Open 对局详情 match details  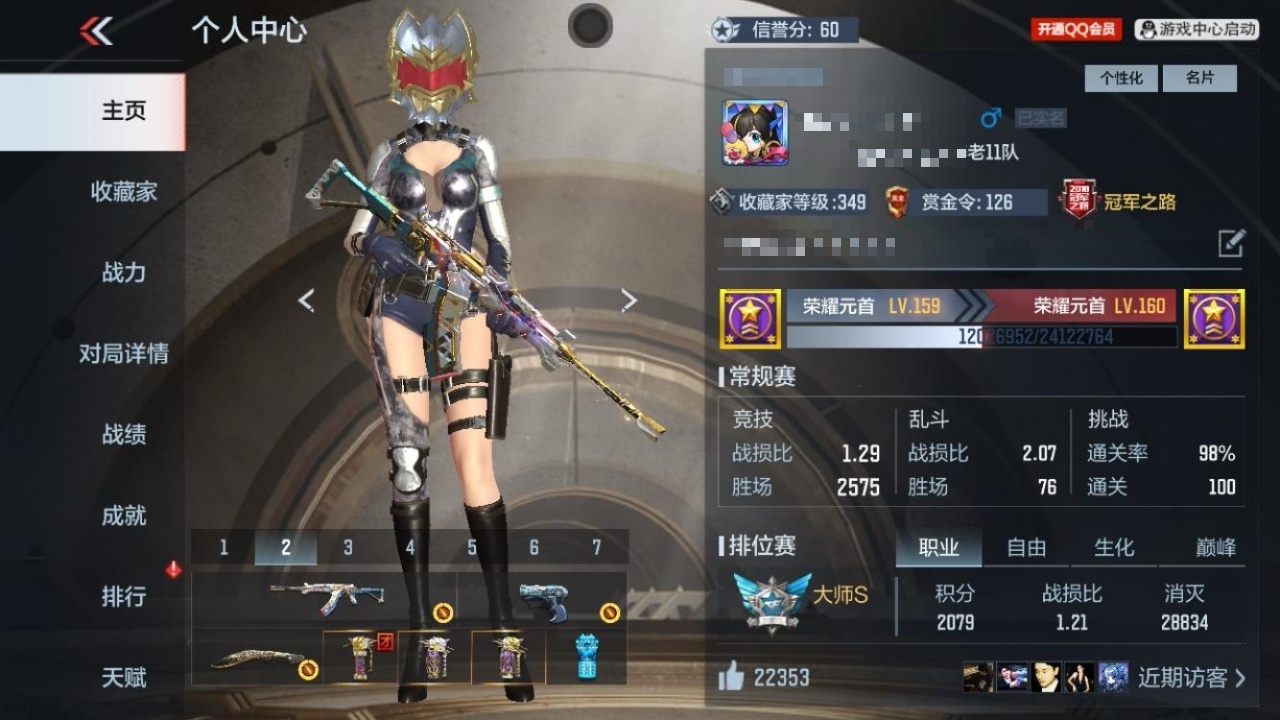click(x=124, y=353)
